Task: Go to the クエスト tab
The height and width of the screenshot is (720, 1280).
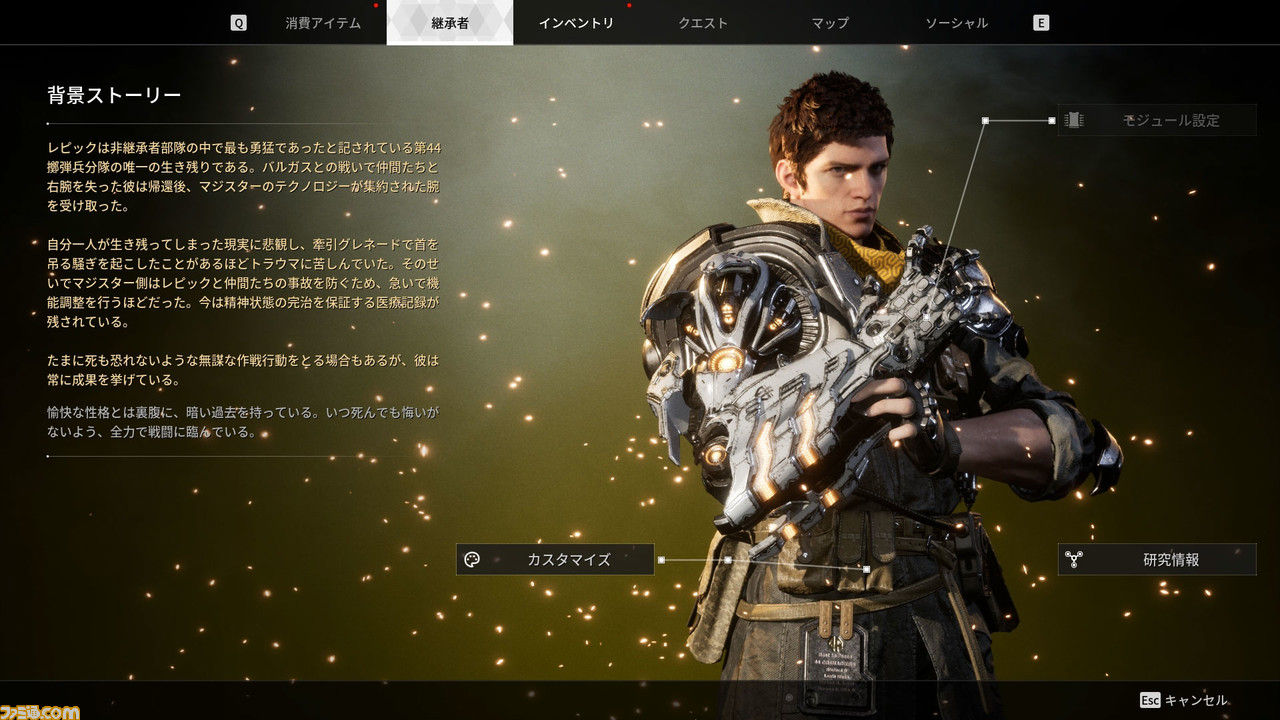Action: pyautogui.click(x=703, y=23)
